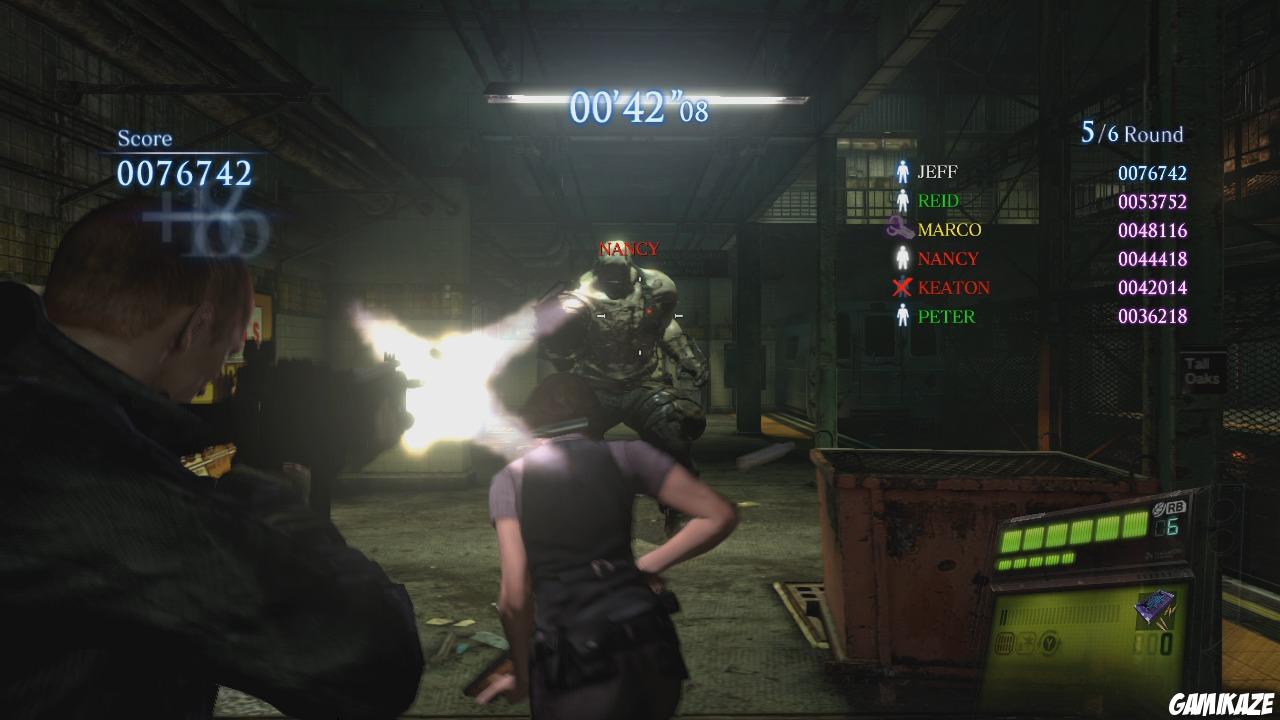Click the Y button icon on the machine panel

[x=1050, y=643]
